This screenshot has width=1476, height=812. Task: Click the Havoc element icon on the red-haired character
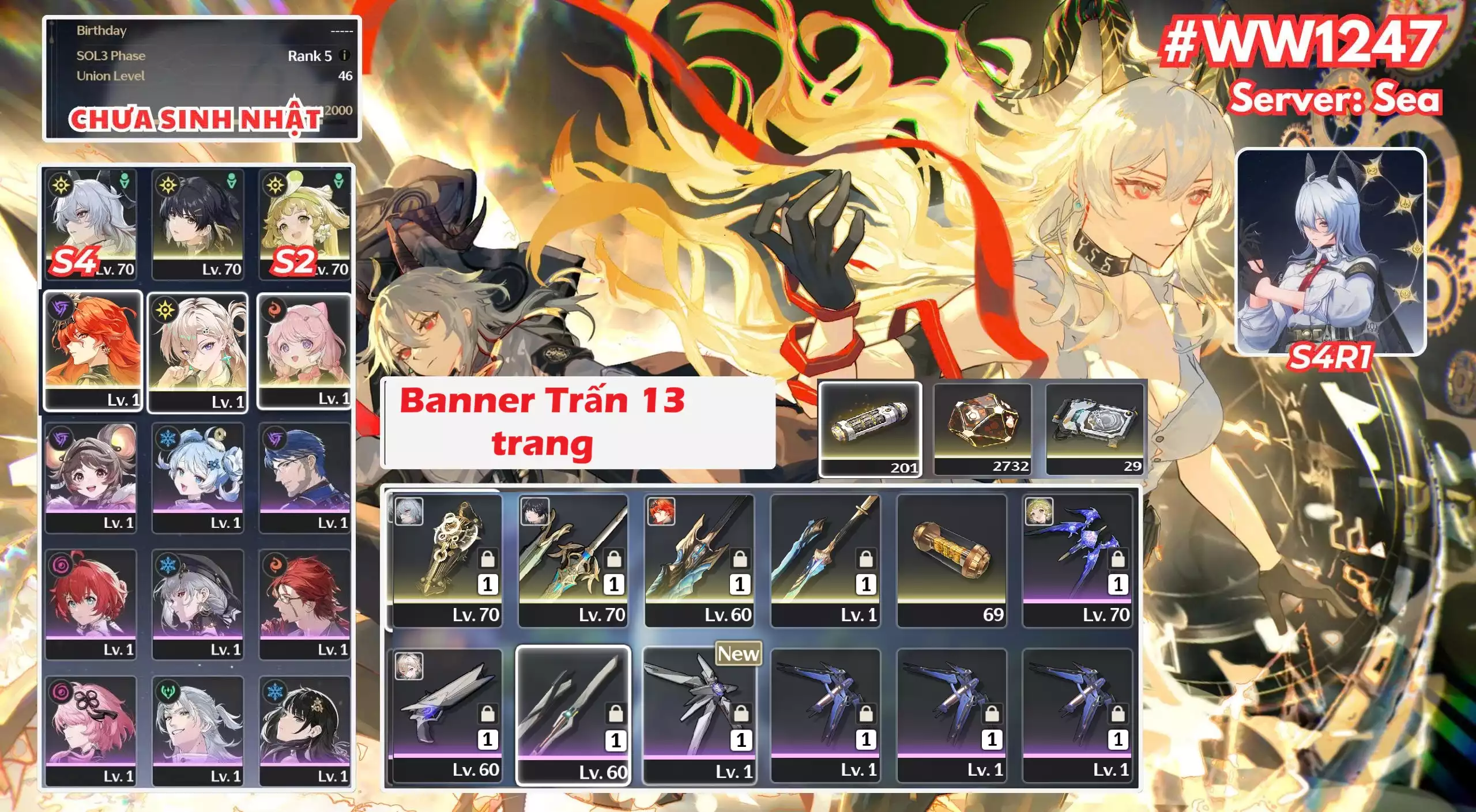click(60, 311)
